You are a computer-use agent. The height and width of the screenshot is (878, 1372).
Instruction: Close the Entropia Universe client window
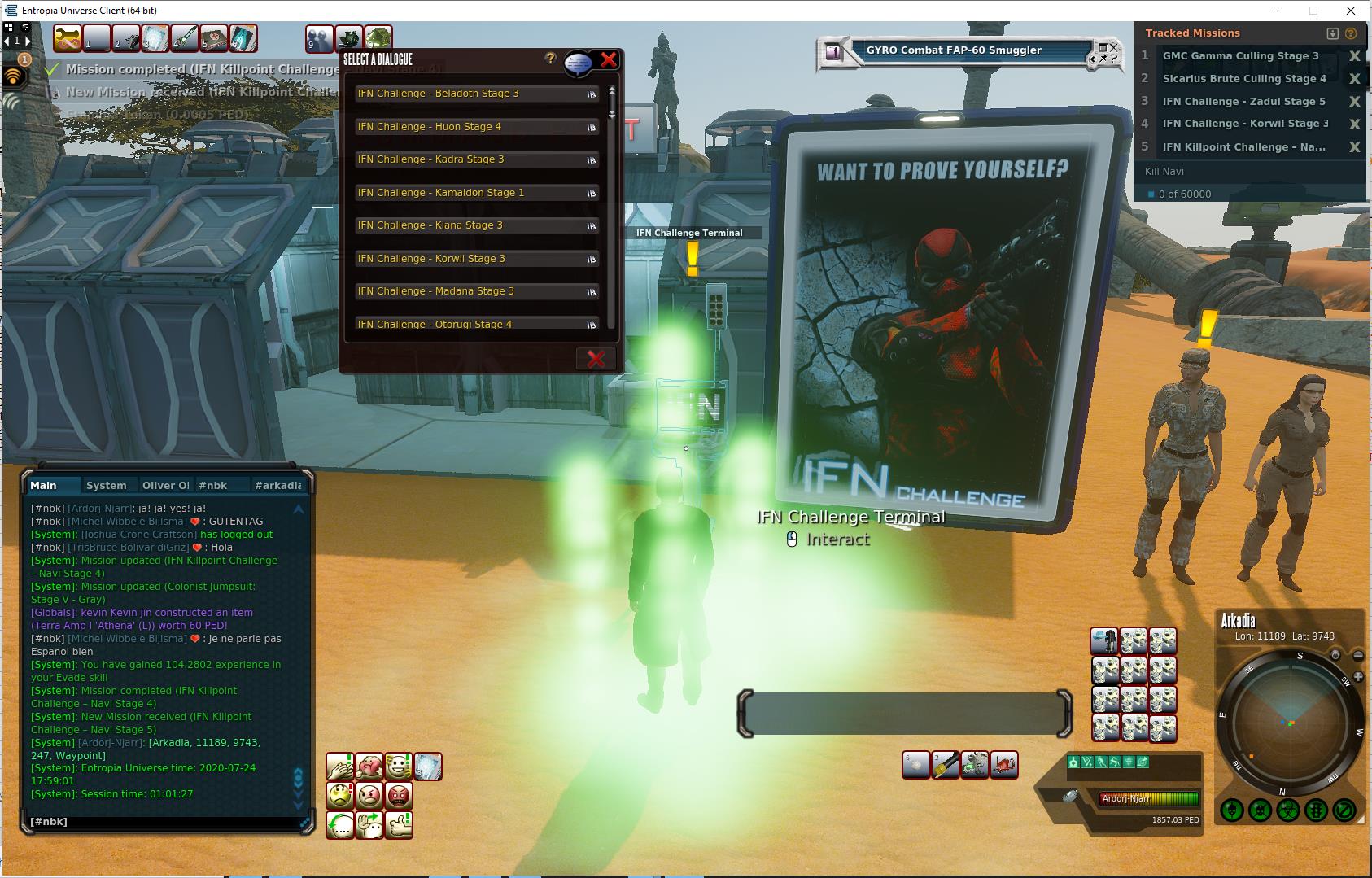(x=1352, y=11)
